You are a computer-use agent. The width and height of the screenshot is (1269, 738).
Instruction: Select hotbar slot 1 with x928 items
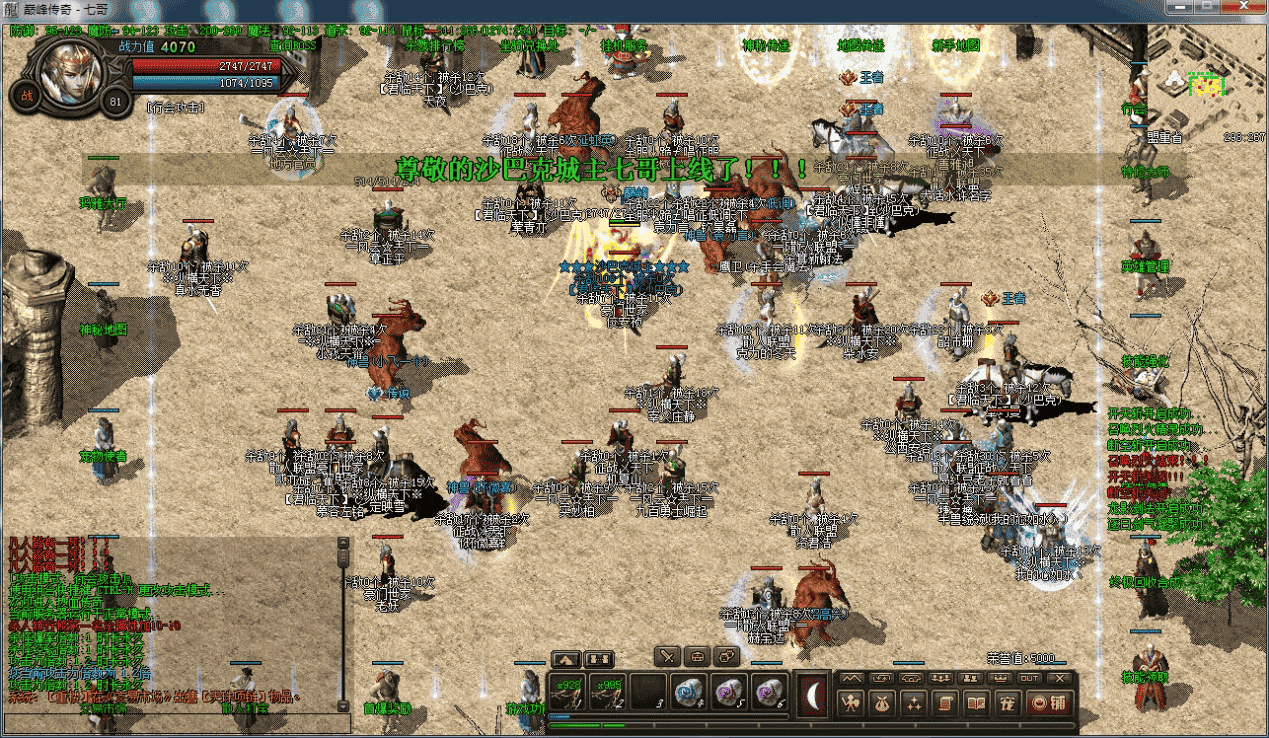tap(567, 691)
